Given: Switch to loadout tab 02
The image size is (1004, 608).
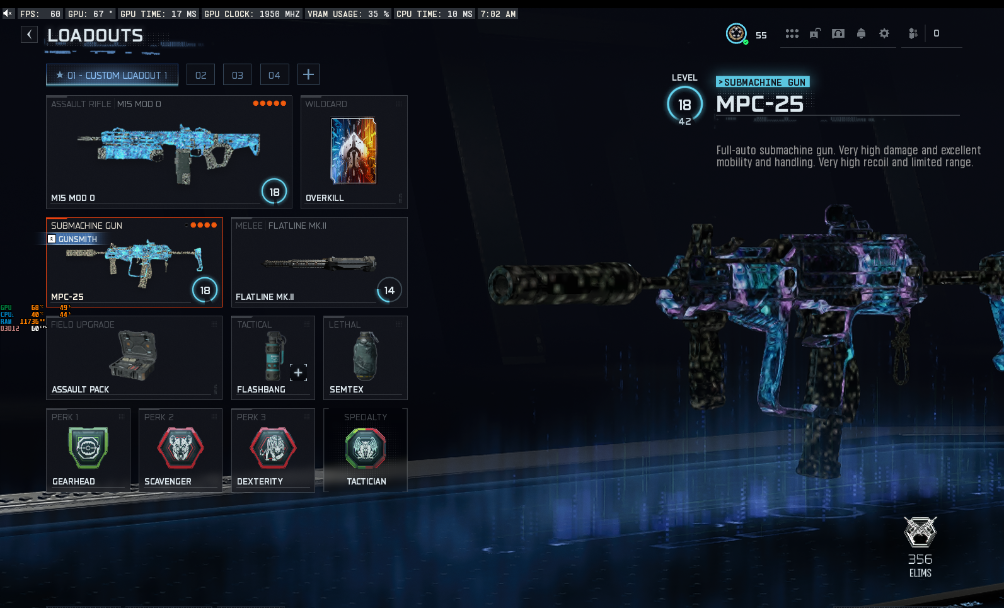Looking at the screenshot, I should [x=201, y=75].
